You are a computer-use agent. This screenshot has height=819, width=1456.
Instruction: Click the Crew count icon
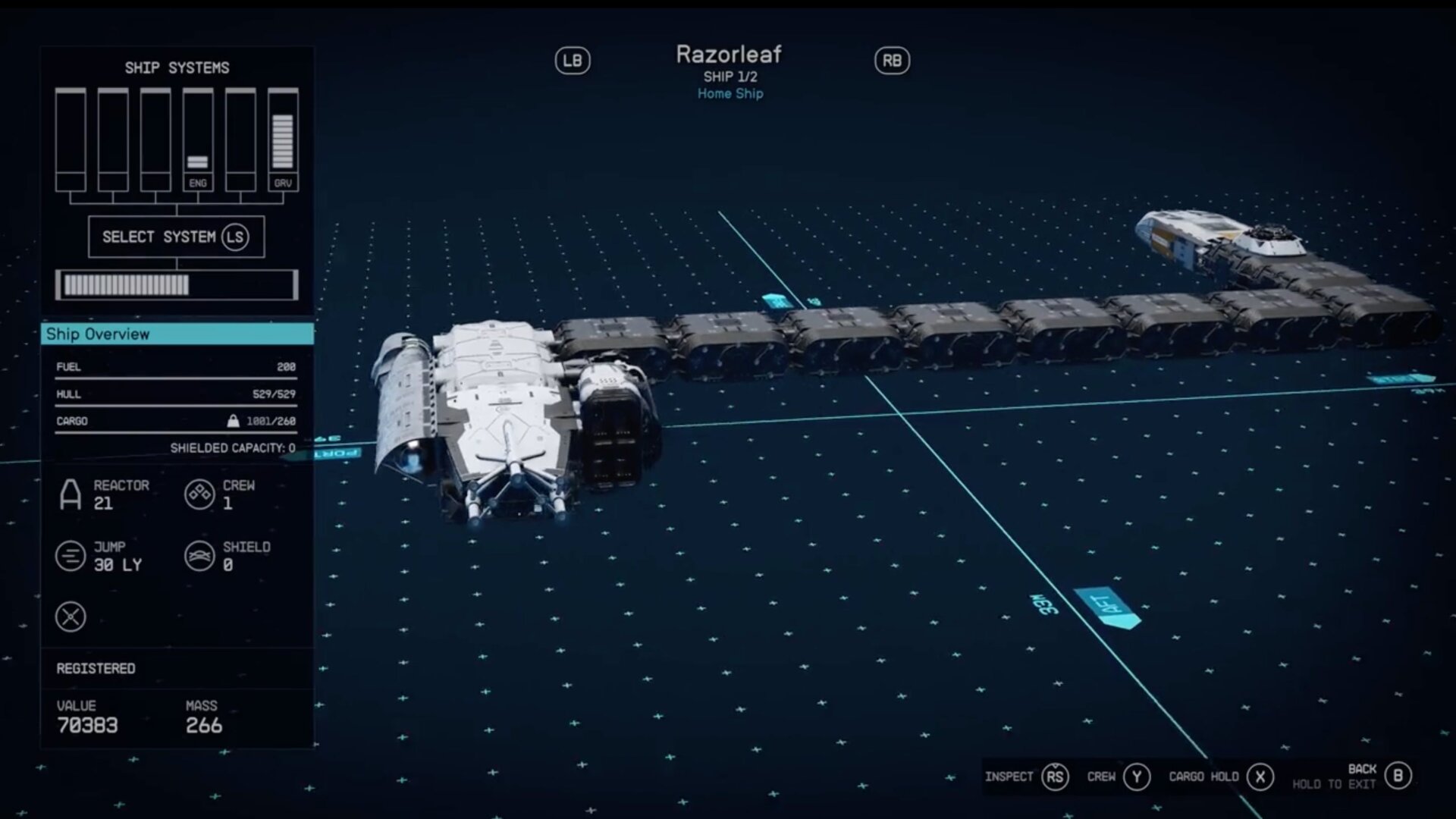(x=199, y=494)
